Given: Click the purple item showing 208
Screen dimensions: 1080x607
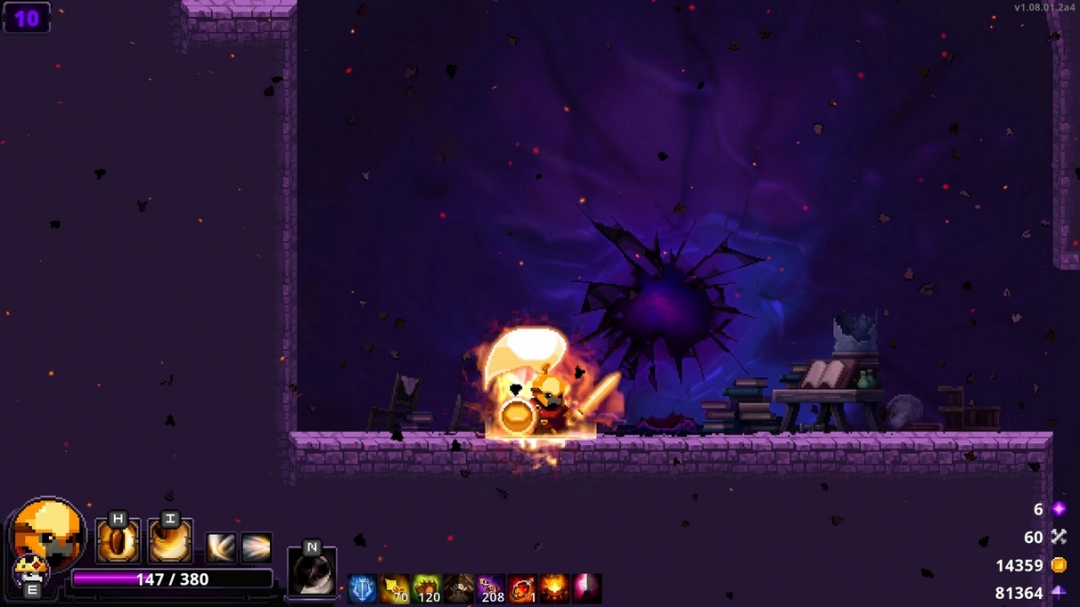Looking at the screenshot, I should coord(490,588).
